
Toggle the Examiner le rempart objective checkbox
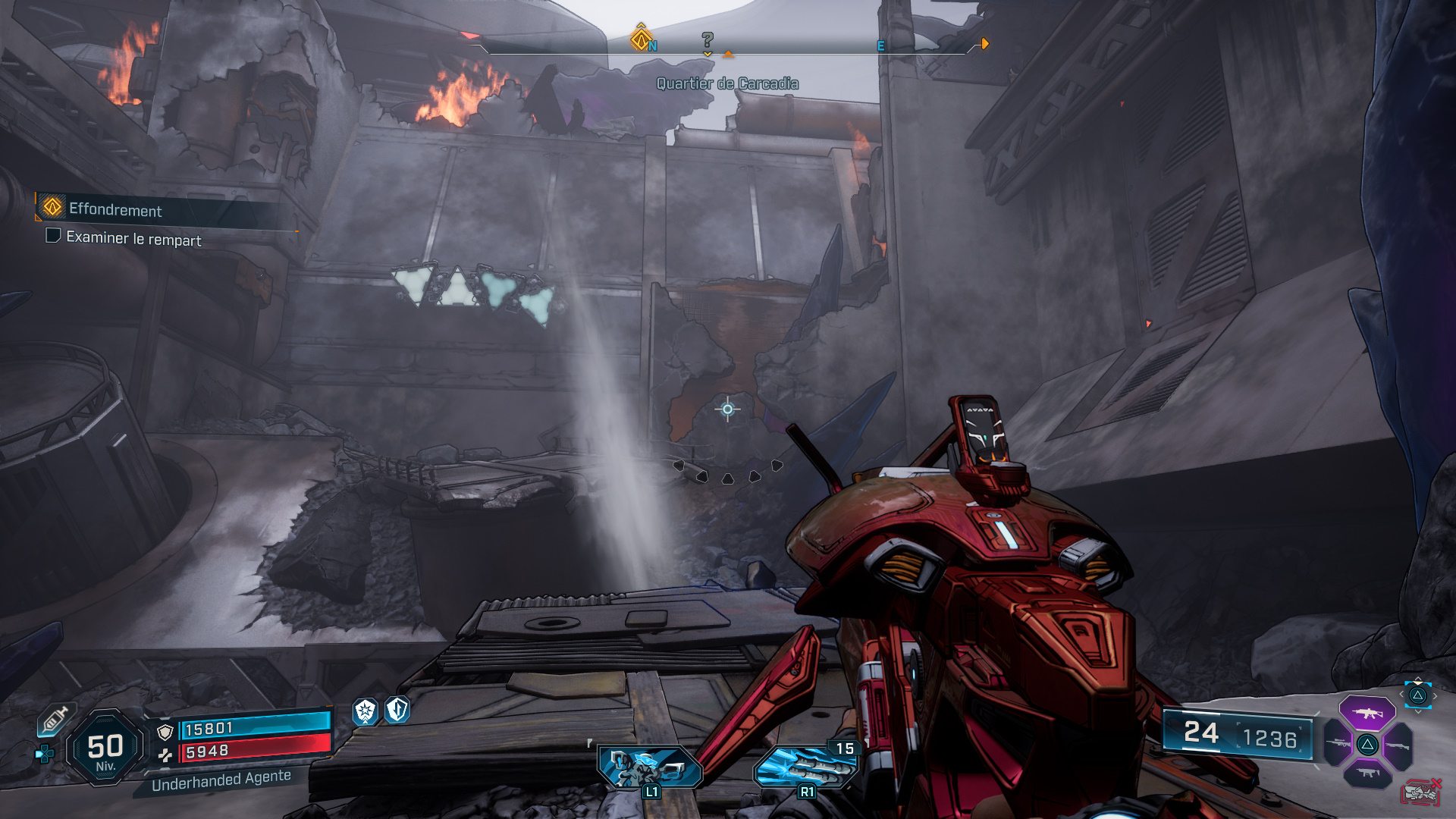tap(52, 239)
